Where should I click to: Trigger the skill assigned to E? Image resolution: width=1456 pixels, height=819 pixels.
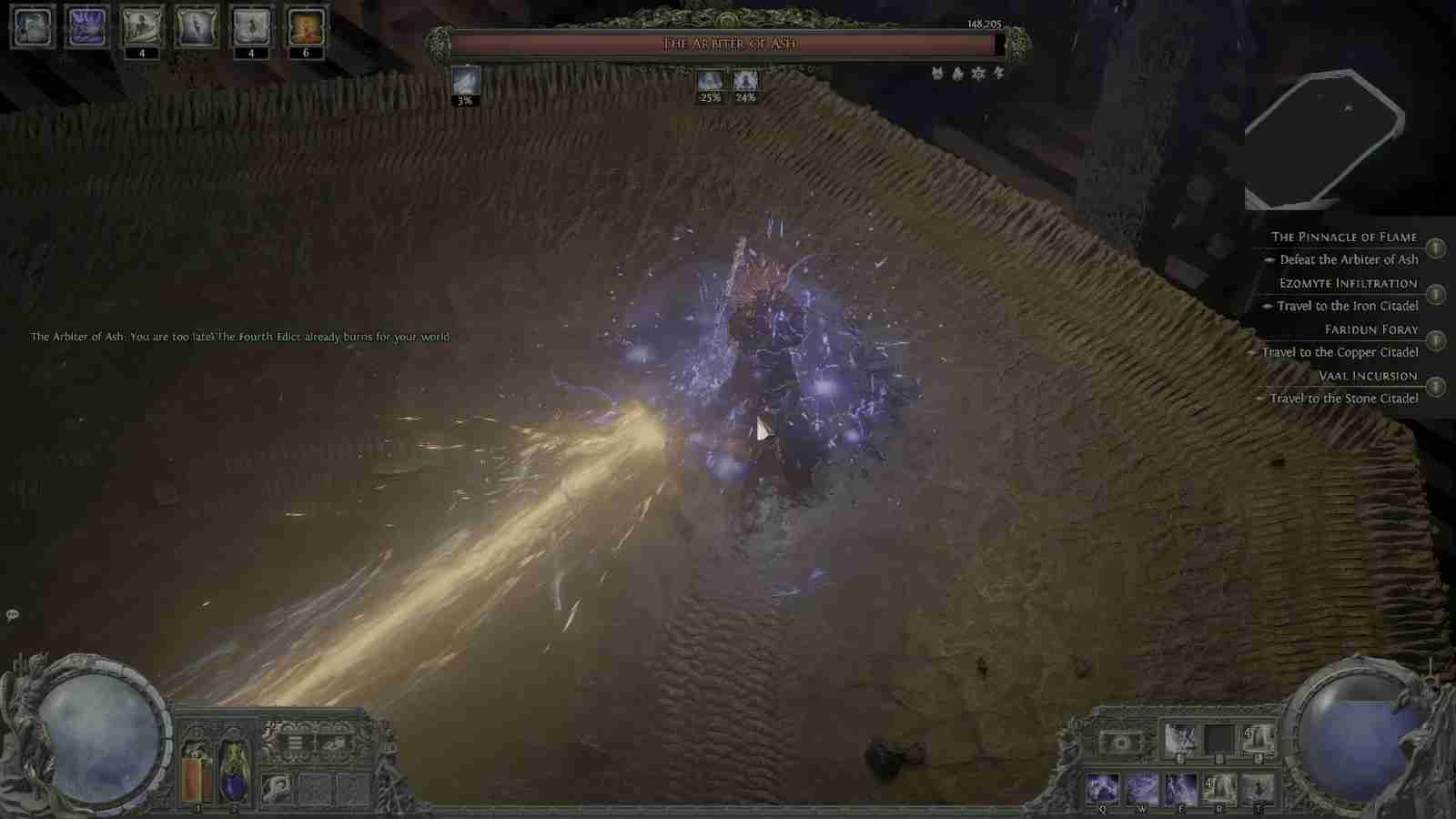[x=1180, y=789]
